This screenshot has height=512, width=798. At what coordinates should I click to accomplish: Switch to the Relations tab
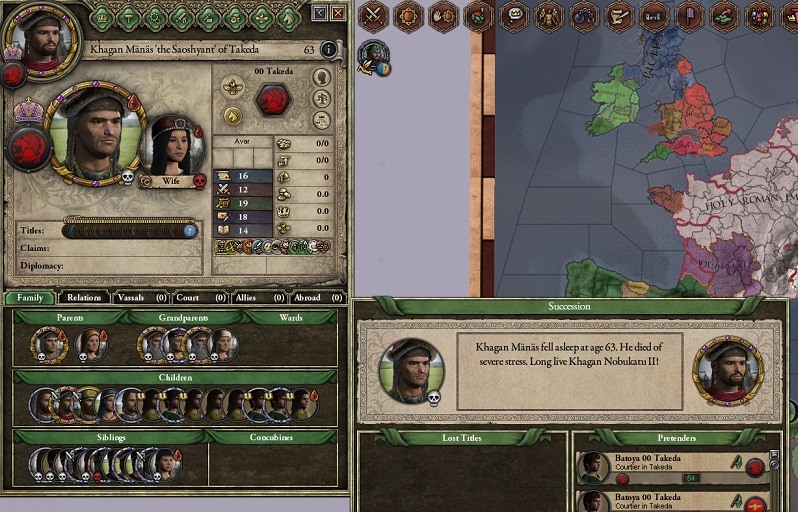point(84,297)
